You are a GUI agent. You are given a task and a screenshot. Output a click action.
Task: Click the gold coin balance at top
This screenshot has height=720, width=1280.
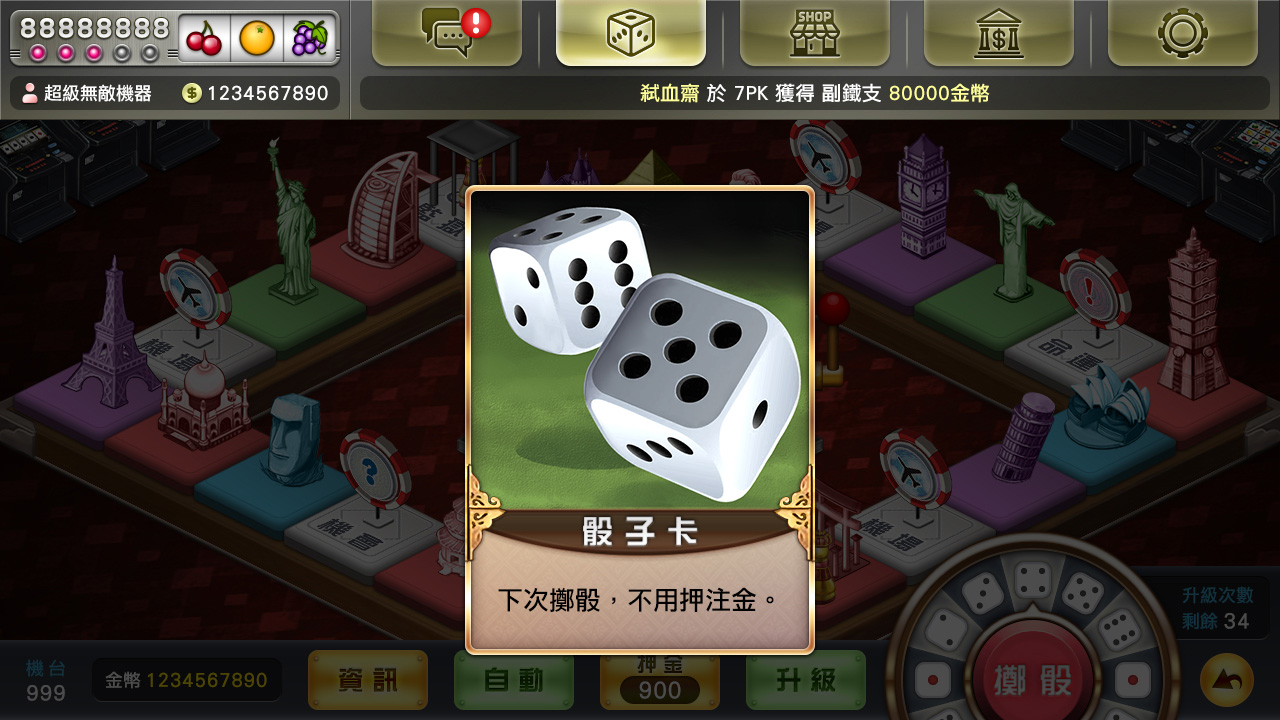[256, 93]
